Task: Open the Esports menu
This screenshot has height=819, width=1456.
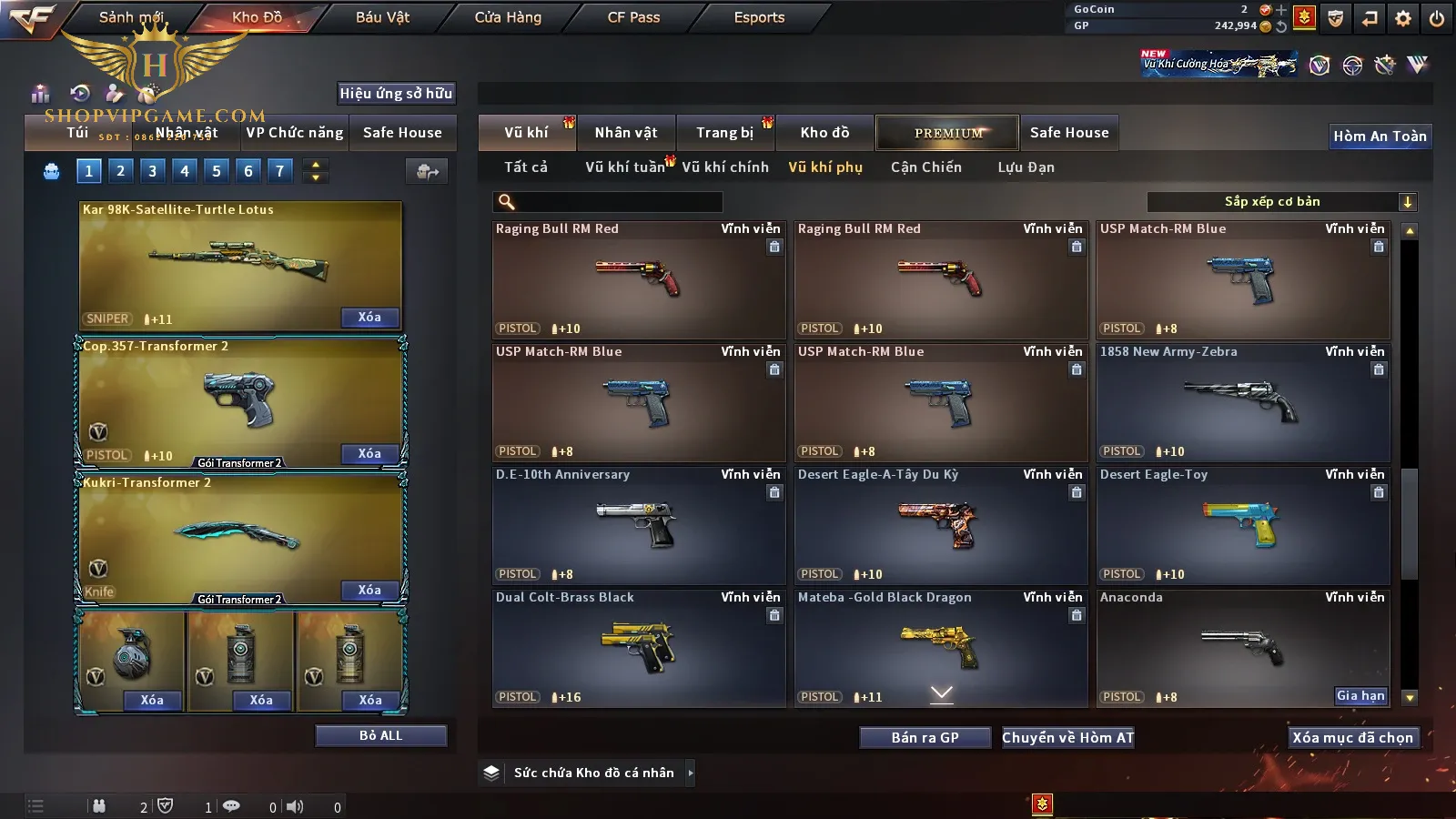Action: pos(759,17)
